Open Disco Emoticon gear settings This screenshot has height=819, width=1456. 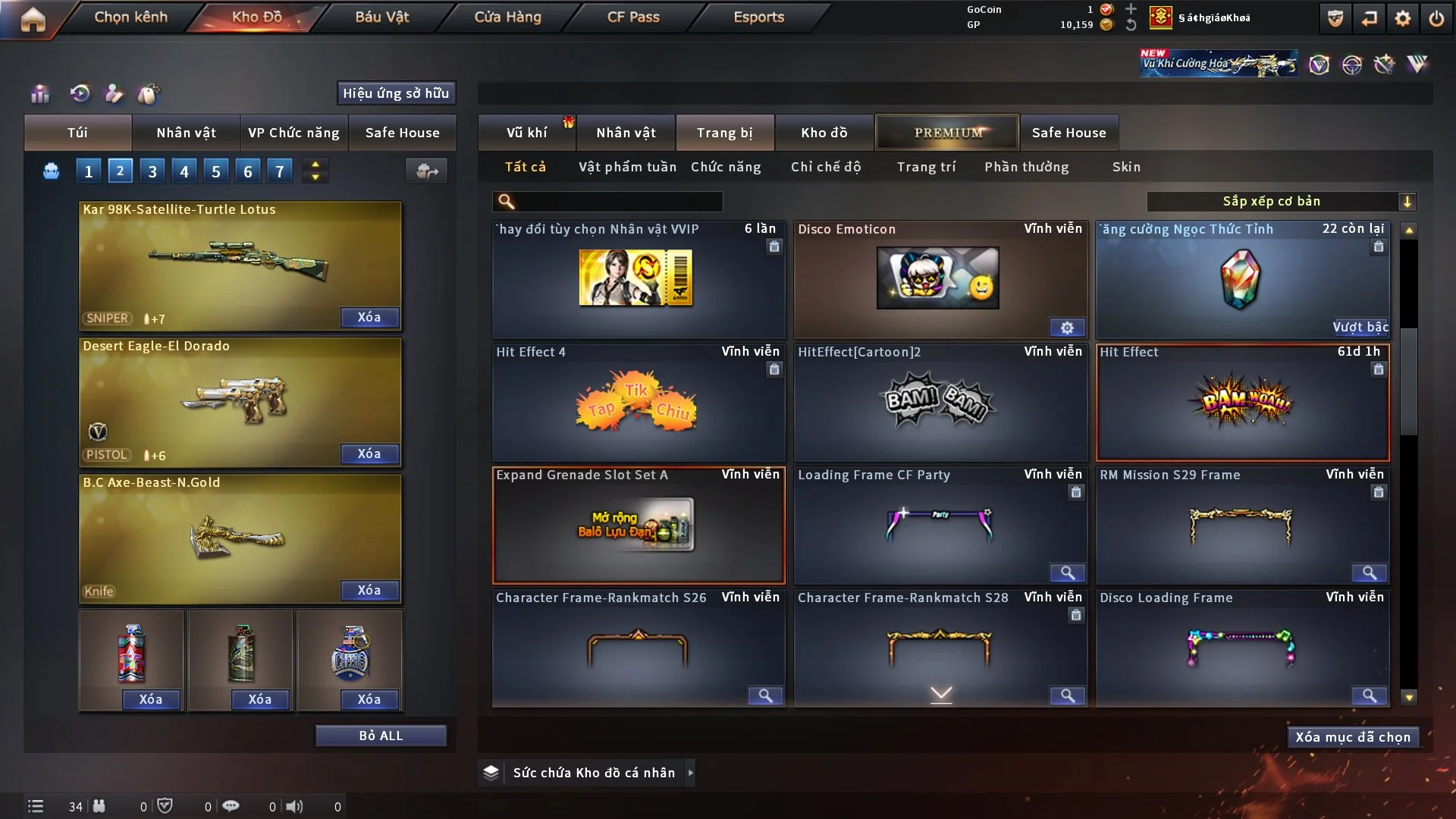(1067, 328)
